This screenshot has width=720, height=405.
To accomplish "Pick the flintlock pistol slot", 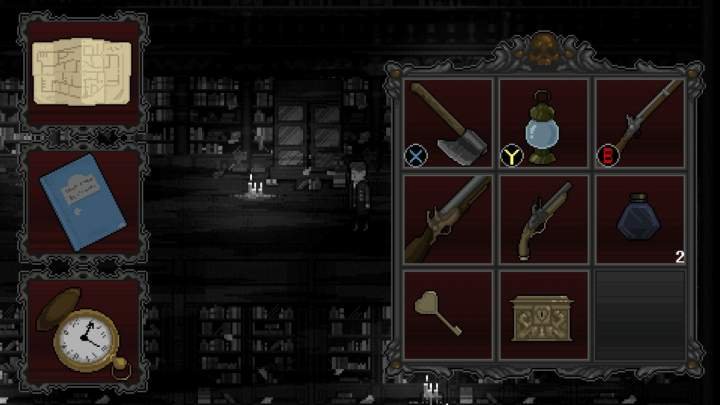I will pos(544,220).
